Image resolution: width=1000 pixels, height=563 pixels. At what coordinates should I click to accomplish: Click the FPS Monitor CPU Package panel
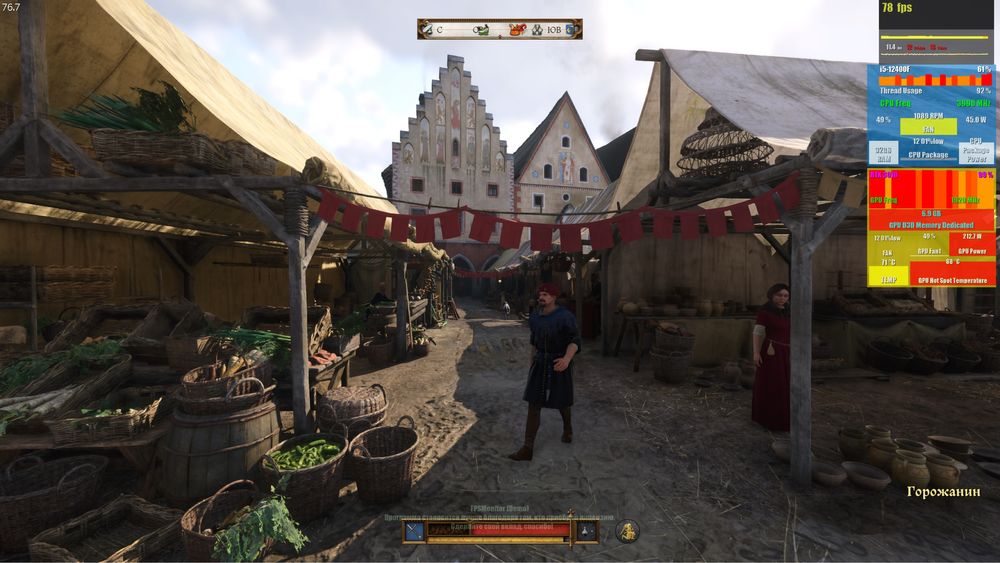[x=929, y=151]
